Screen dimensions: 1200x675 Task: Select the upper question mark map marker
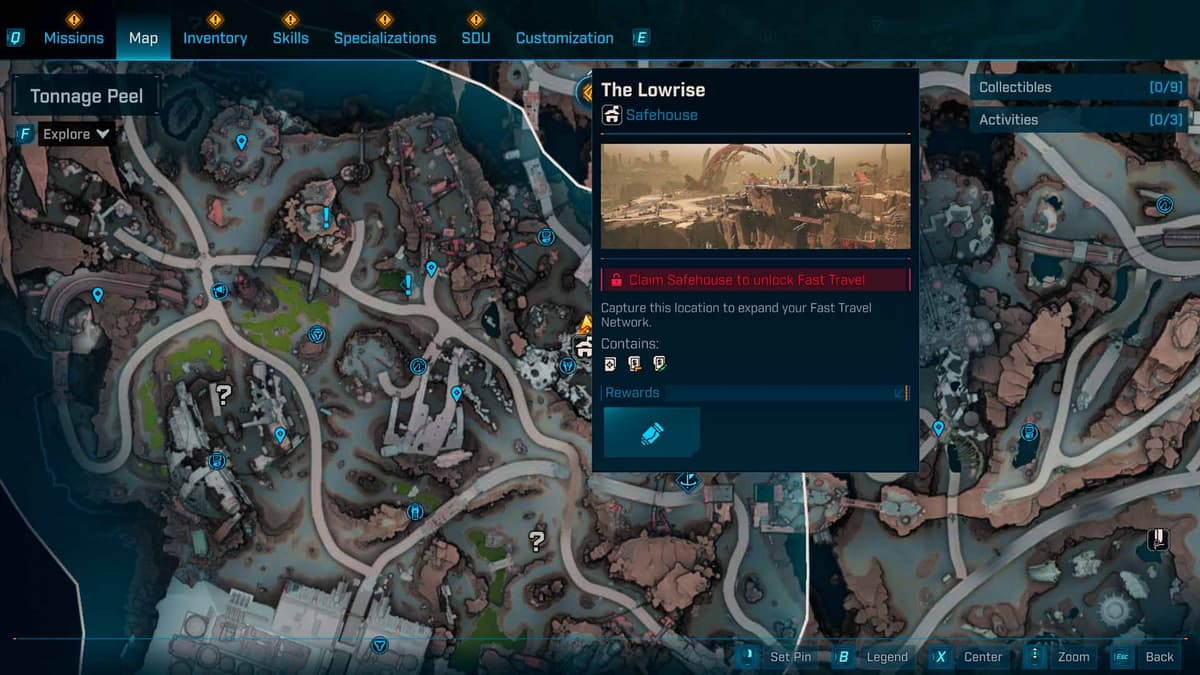[224, 395]
